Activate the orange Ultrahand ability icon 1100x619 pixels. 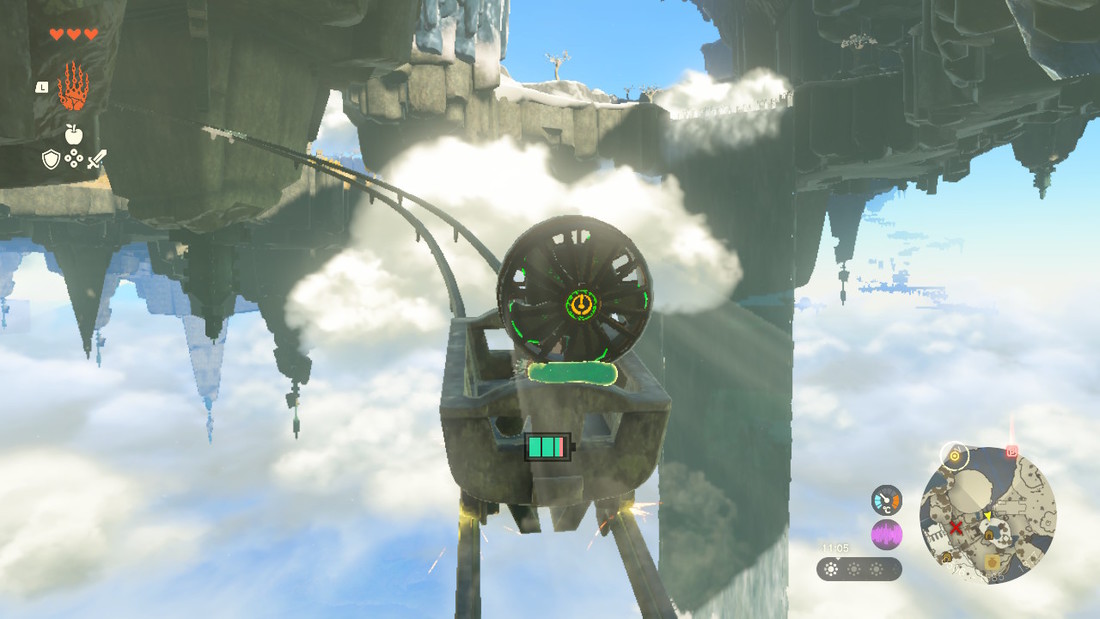point(73,87)
